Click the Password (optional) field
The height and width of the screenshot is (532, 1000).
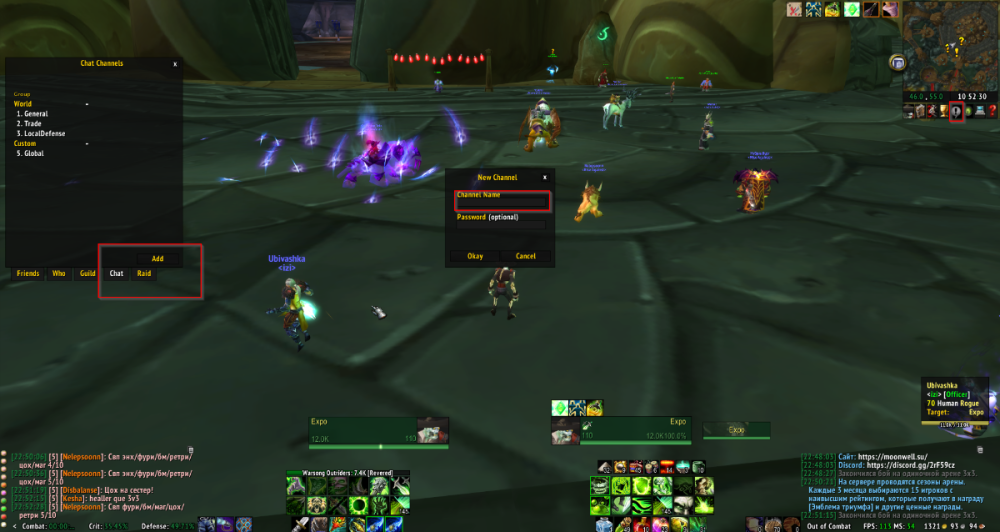(x=502, y=227)
